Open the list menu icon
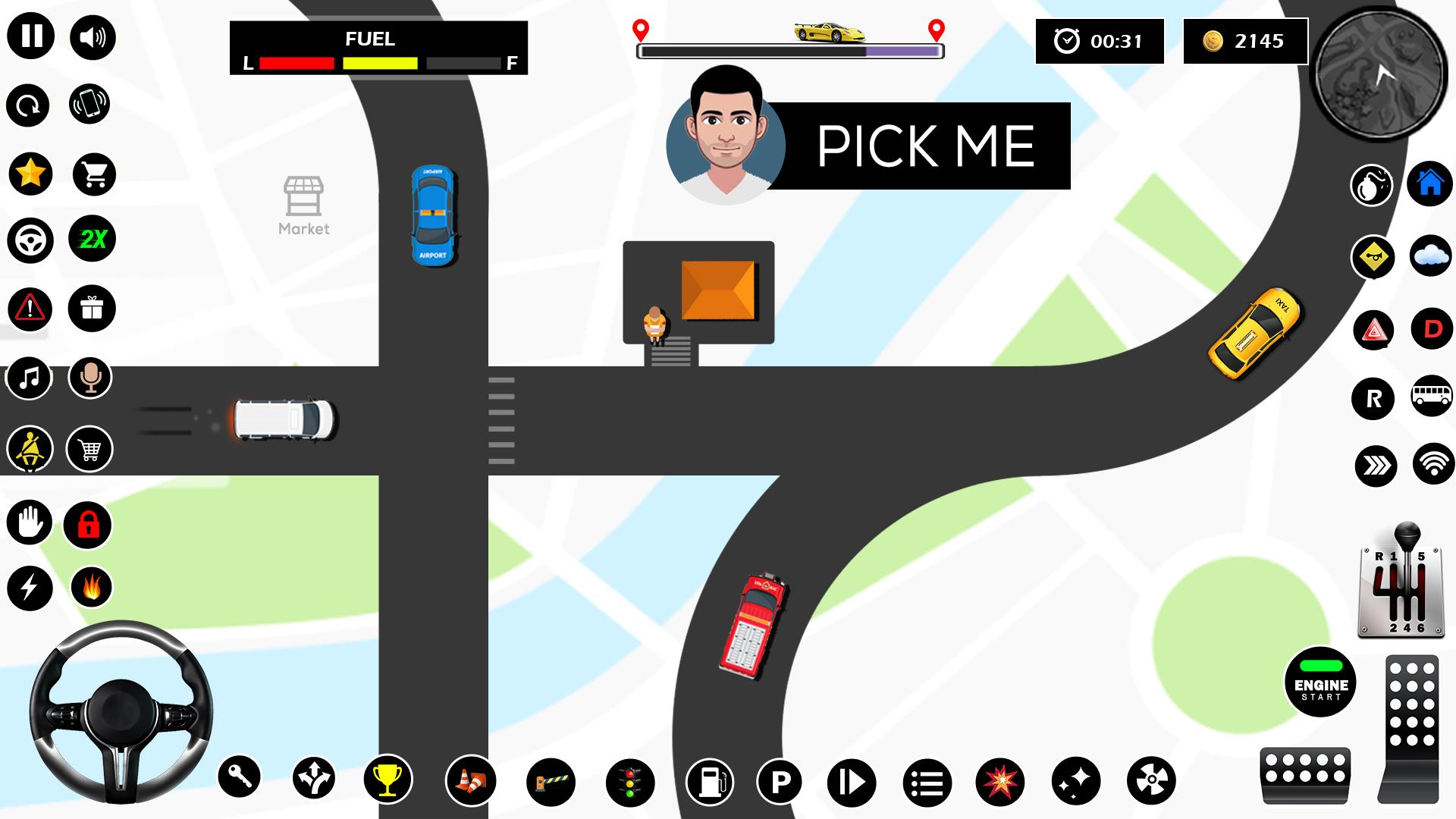Screen dimensions: 1456x819 (x=927, y=782)
